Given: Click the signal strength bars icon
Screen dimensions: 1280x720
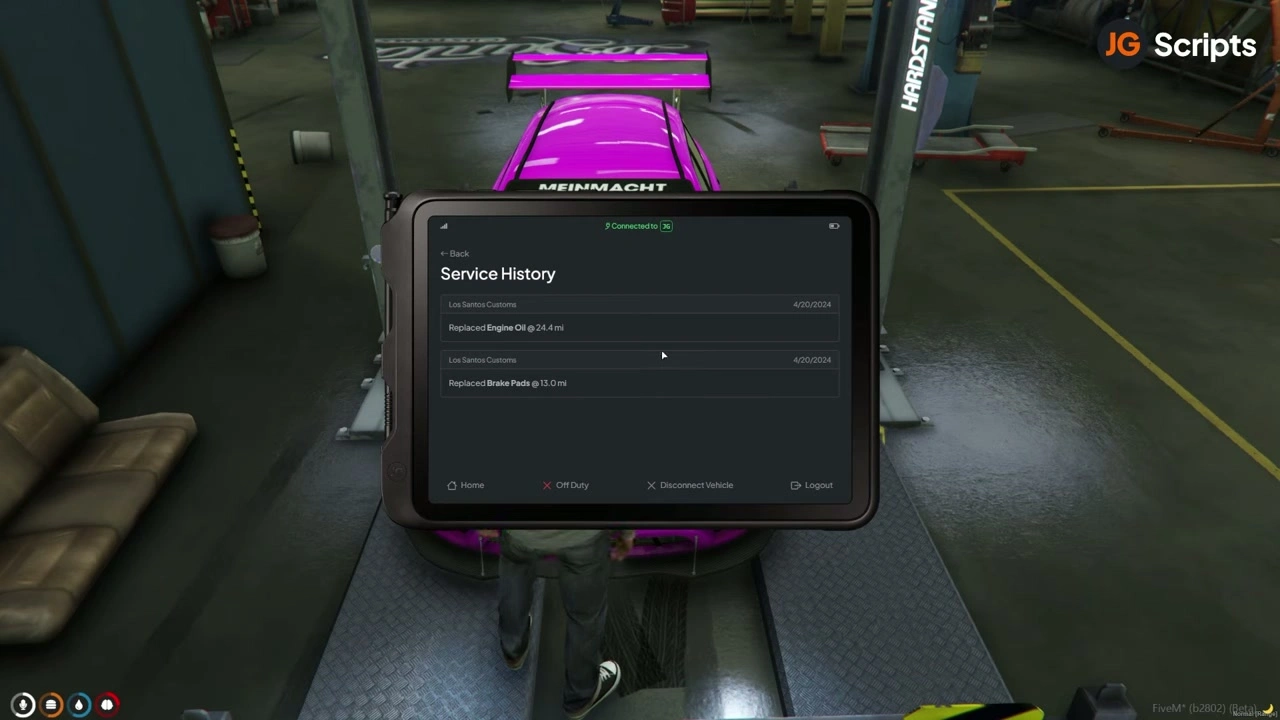Looking at the screenshot, I should click(x=443, y=226).
